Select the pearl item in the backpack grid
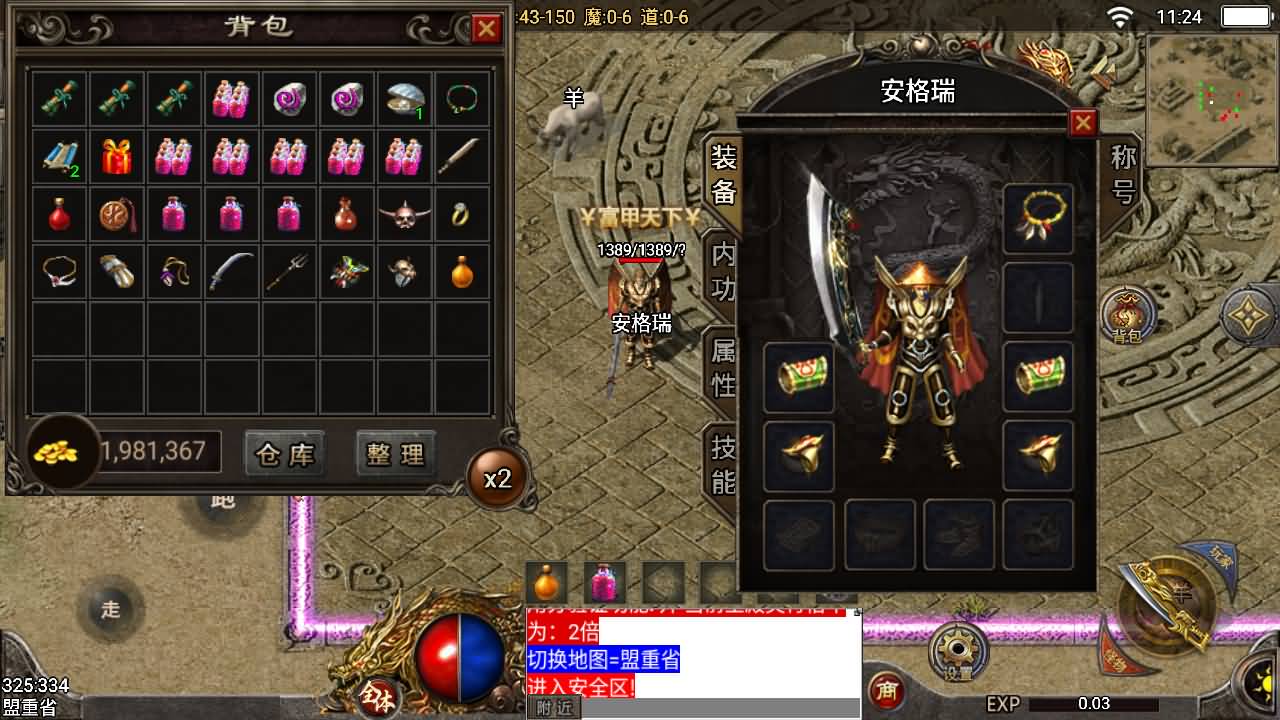 pos(403,98)
